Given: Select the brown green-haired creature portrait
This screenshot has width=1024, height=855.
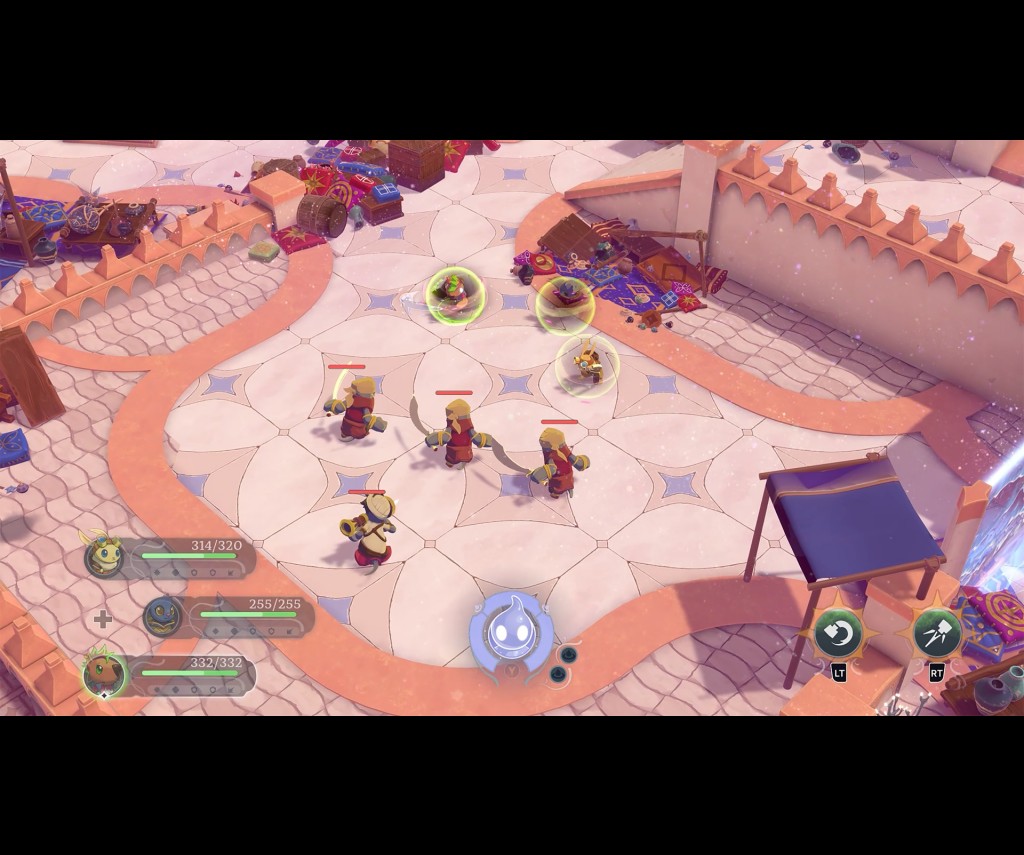Looking at the screenshot, I should point(104,675).
